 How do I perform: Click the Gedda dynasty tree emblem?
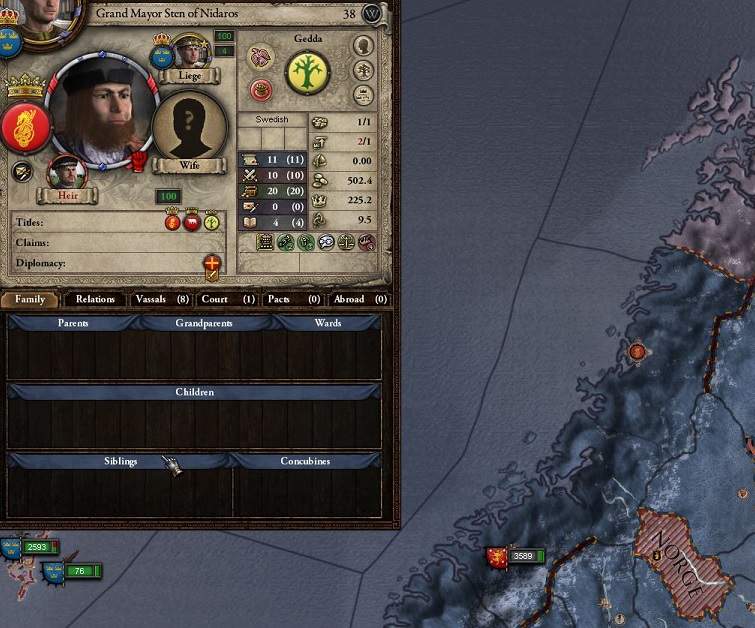308,72
